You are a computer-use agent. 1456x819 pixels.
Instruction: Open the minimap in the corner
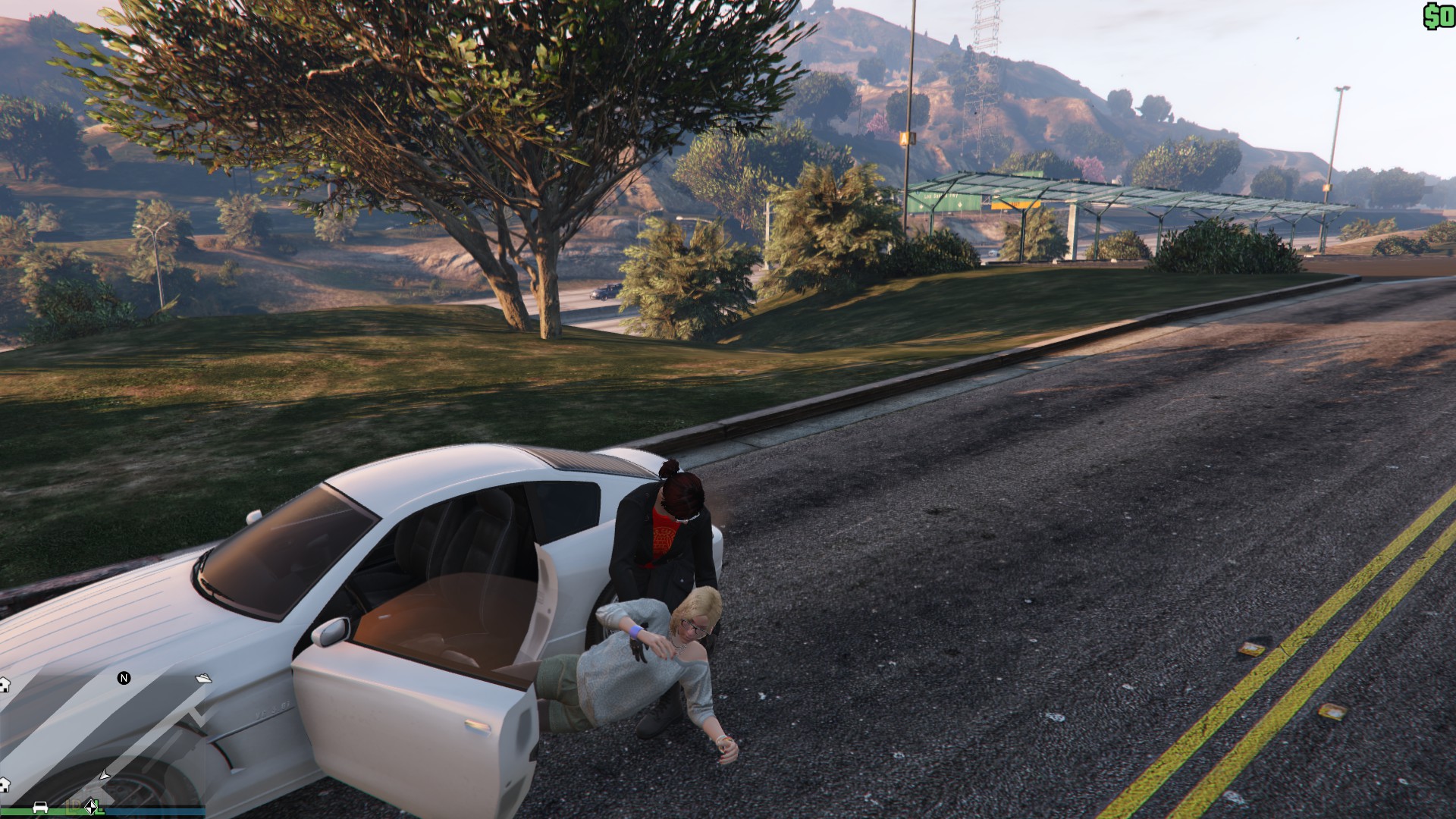click(102, 739)
